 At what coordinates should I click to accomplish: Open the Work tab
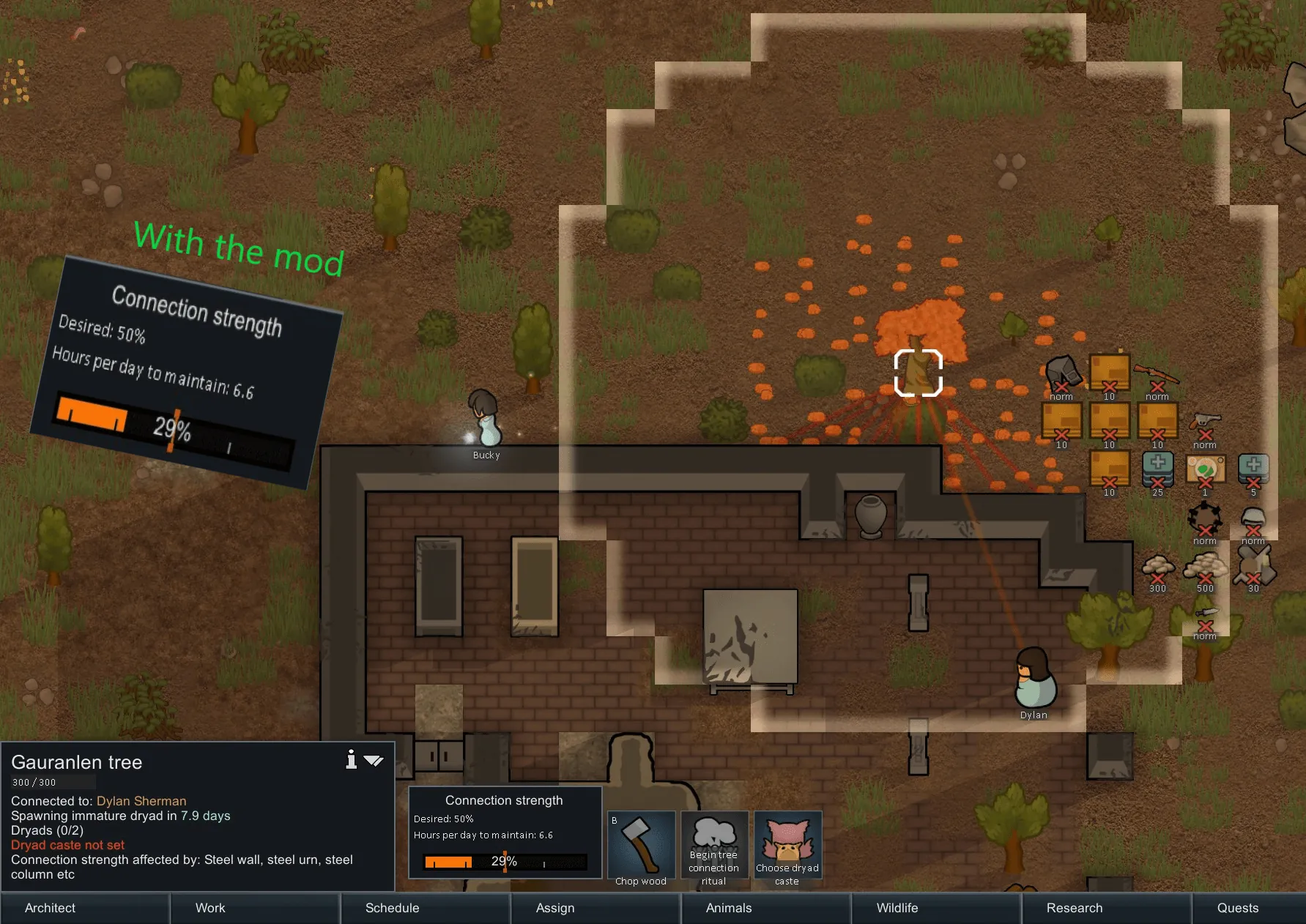(x=210, y=908)
